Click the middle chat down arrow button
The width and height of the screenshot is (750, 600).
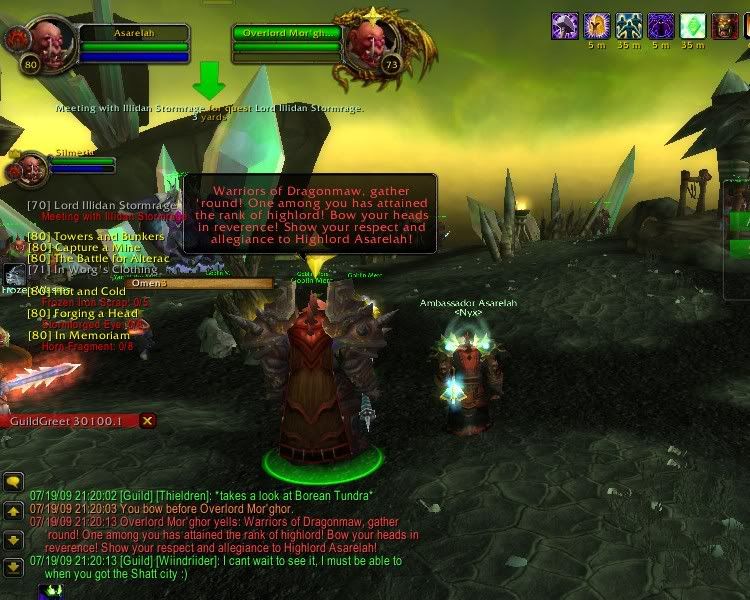pyautogui.click(x=13, y=539)
